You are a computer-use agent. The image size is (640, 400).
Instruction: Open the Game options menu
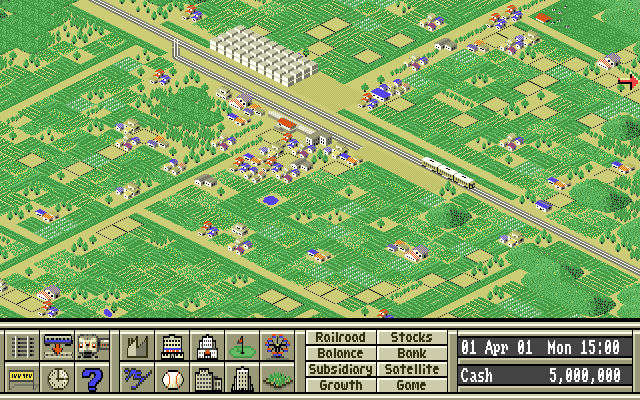coord(411,385)
